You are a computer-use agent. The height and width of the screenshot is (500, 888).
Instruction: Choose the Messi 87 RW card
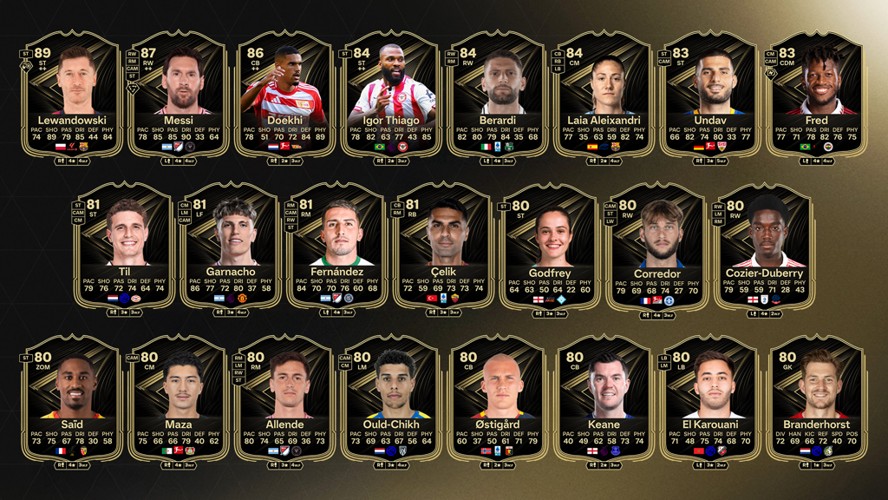(x=178, y=95)
